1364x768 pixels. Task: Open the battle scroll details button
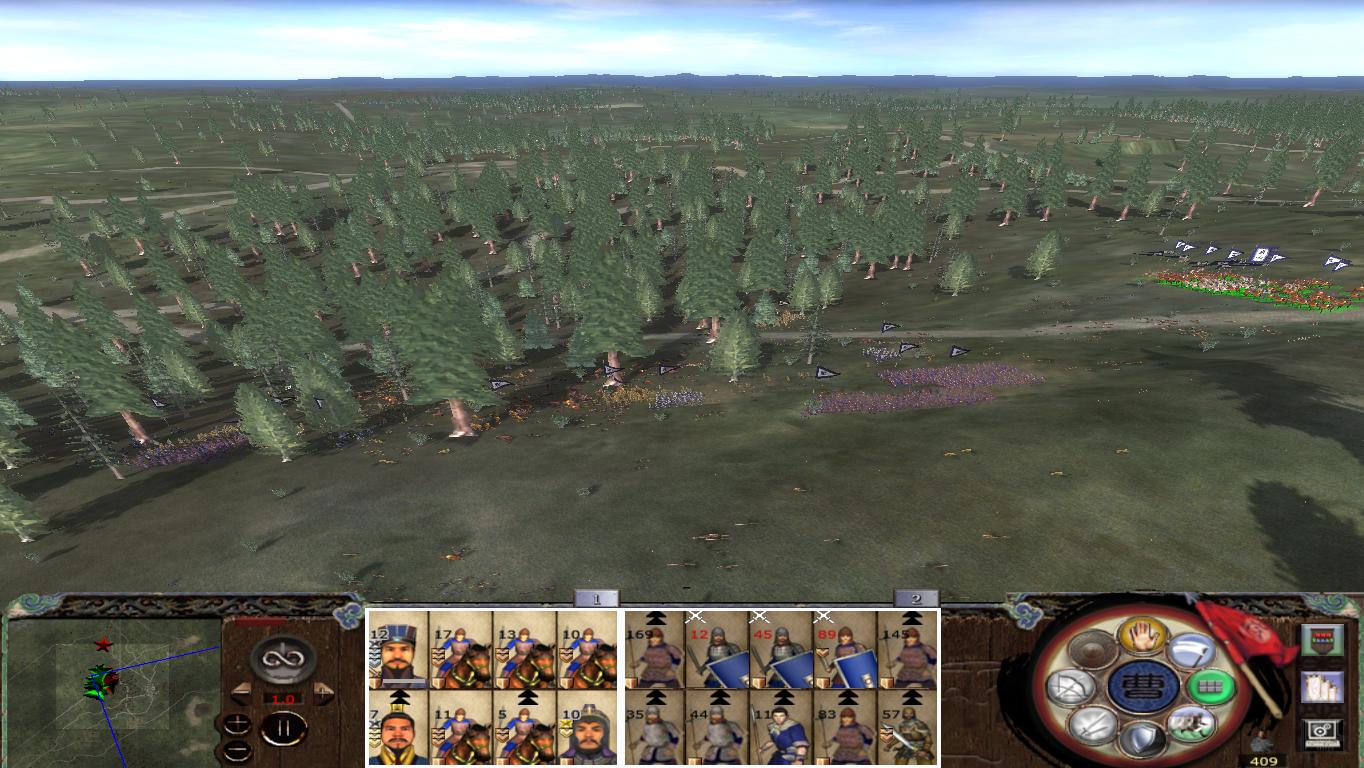pyautogui.click(x=1324, y=688)
